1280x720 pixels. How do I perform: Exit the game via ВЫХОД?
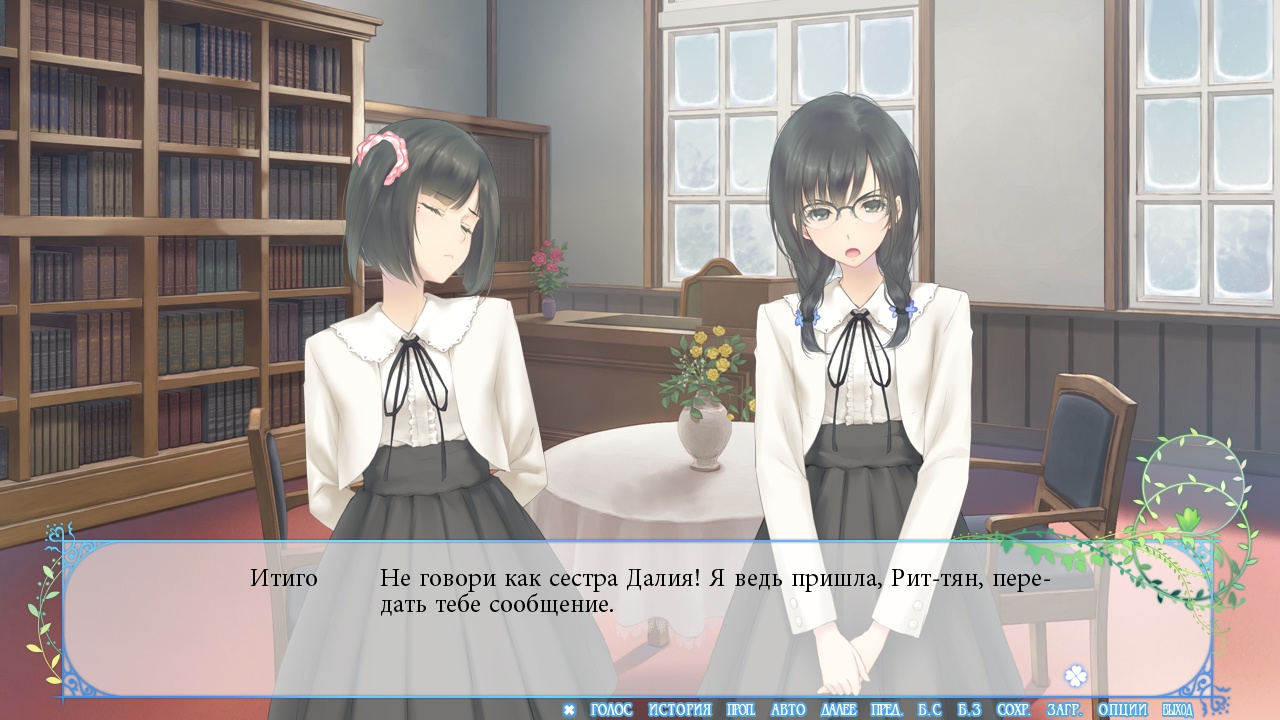pyautogui.click(x=1178, y=710)
